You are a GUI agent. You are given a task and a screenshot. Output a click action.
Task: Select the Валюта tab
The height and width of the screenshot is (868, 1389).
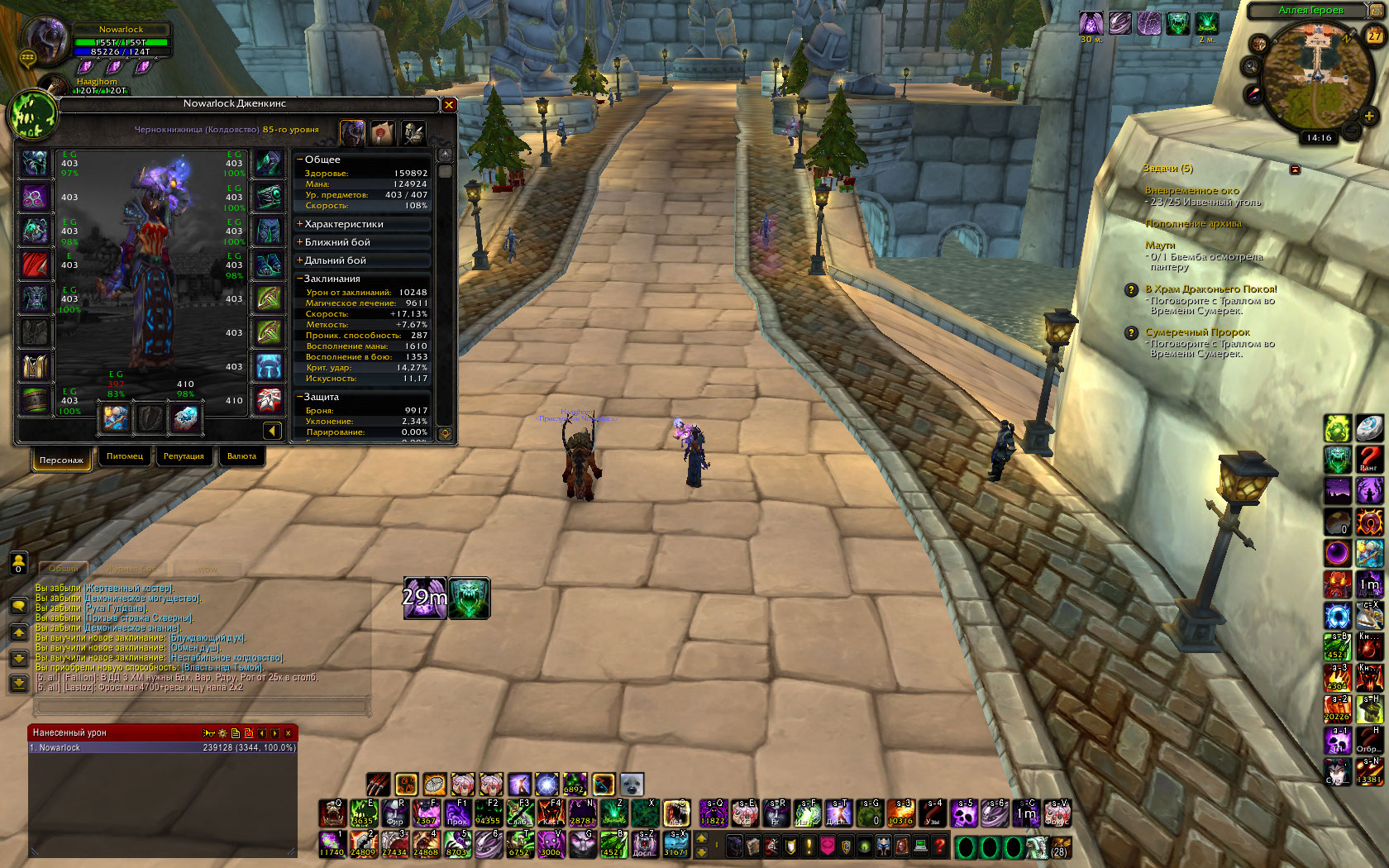click(x=241, y=456)
